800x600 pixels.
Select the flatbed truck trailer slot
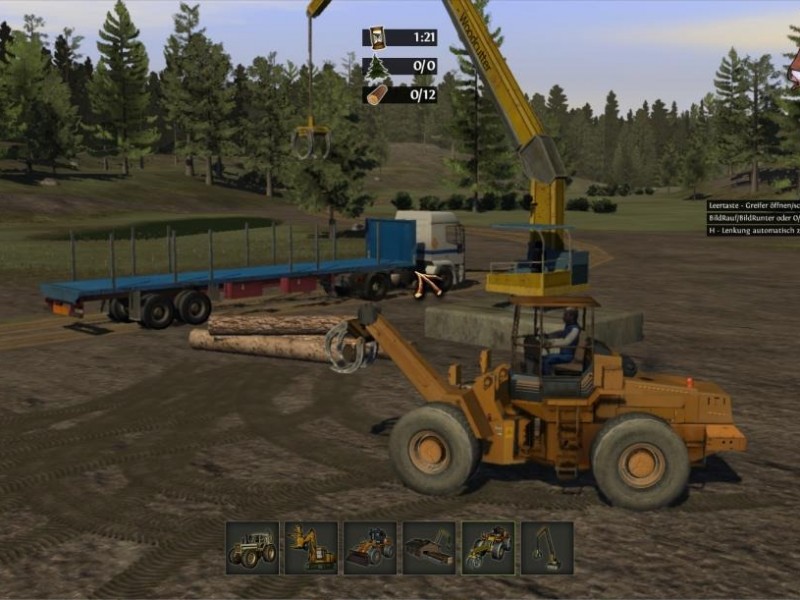[429, 547]
